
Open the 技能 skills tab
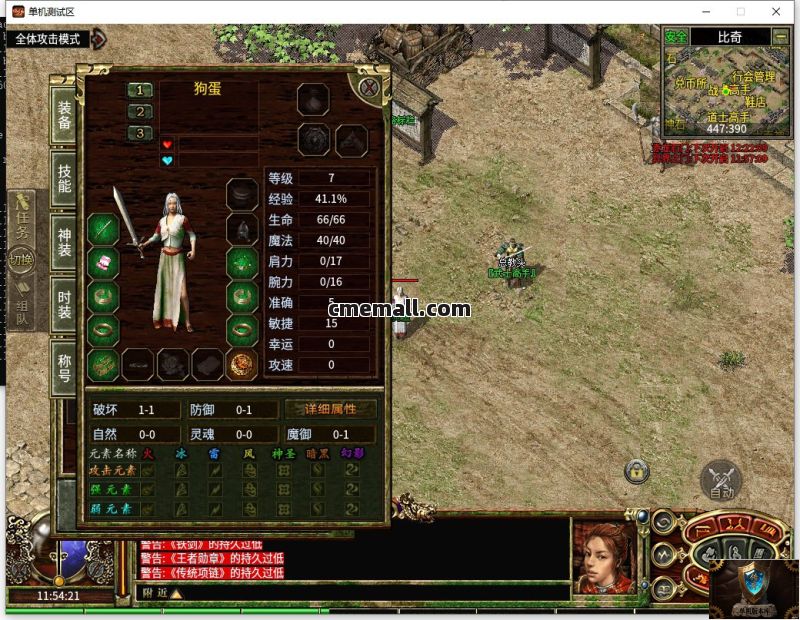64,177
